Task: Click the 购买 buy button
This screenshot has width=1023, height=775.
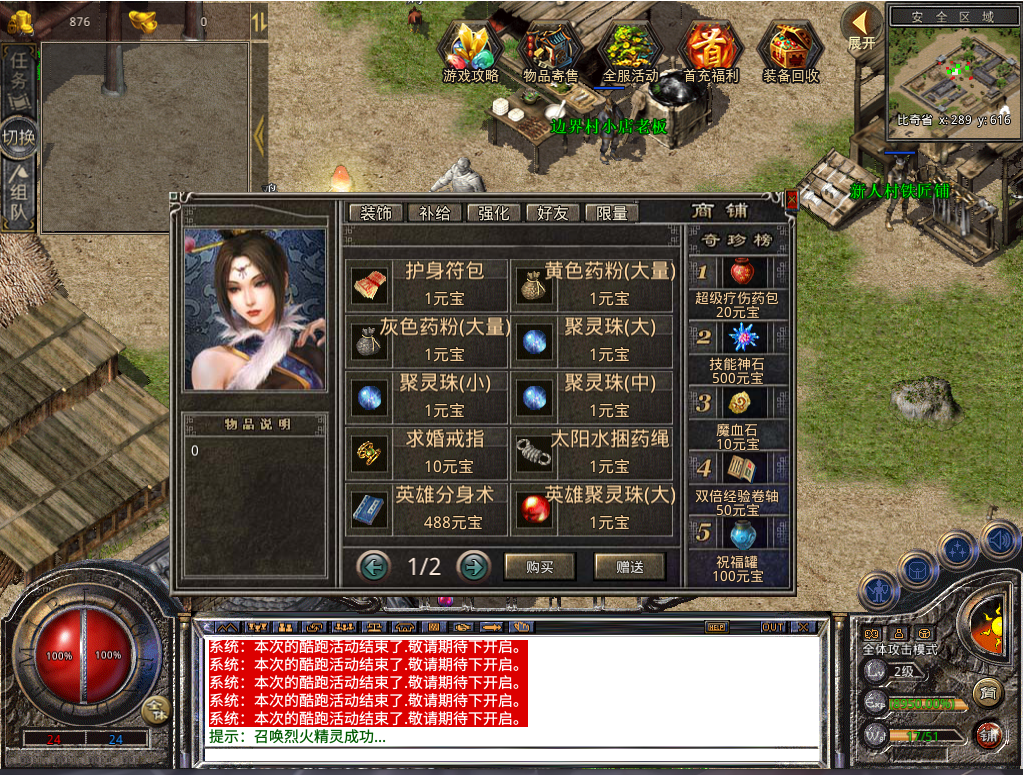Action: coord(540,567)
